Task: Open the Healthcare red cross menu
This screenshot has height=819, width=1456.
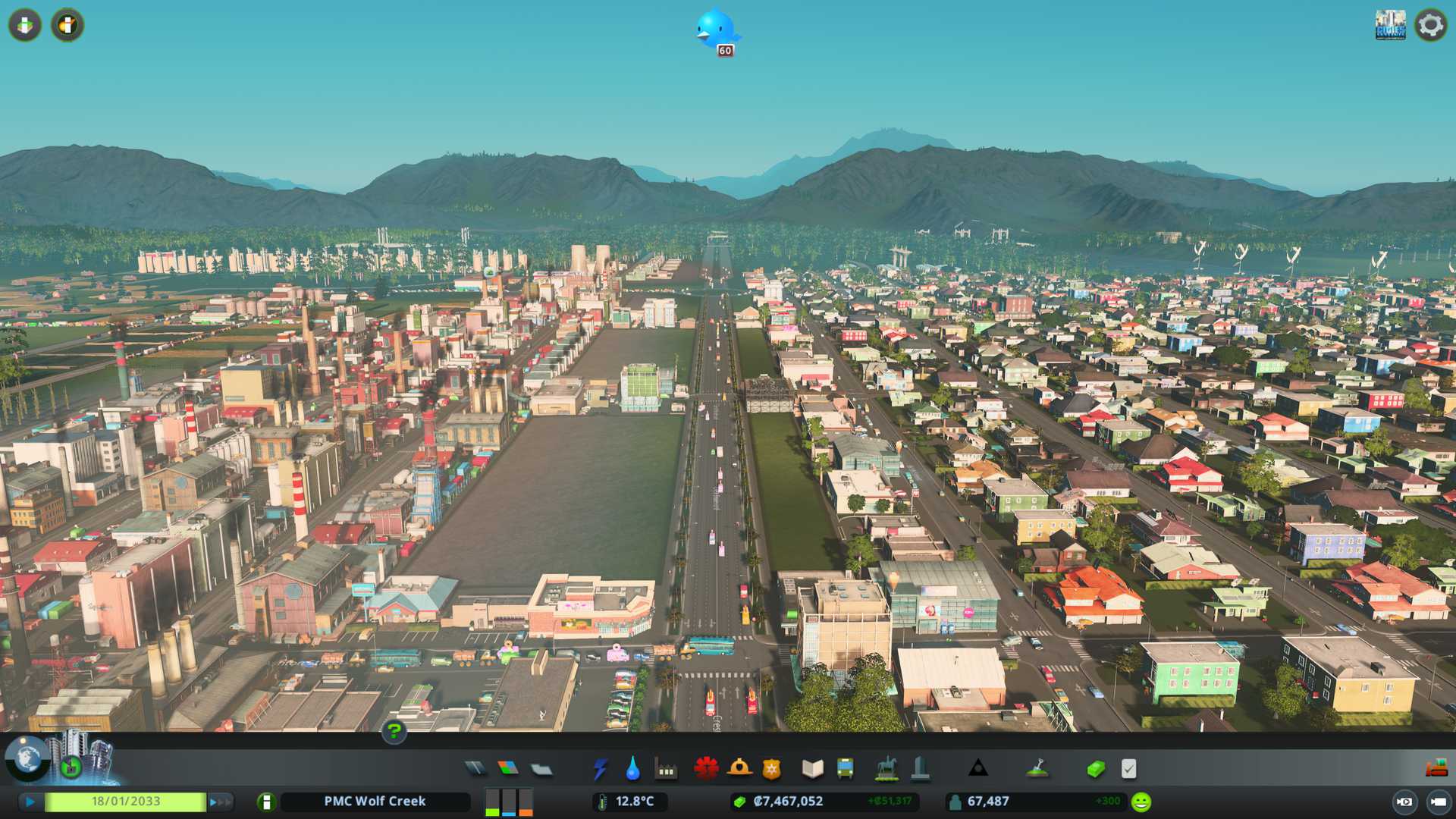Action: (706, 769)
